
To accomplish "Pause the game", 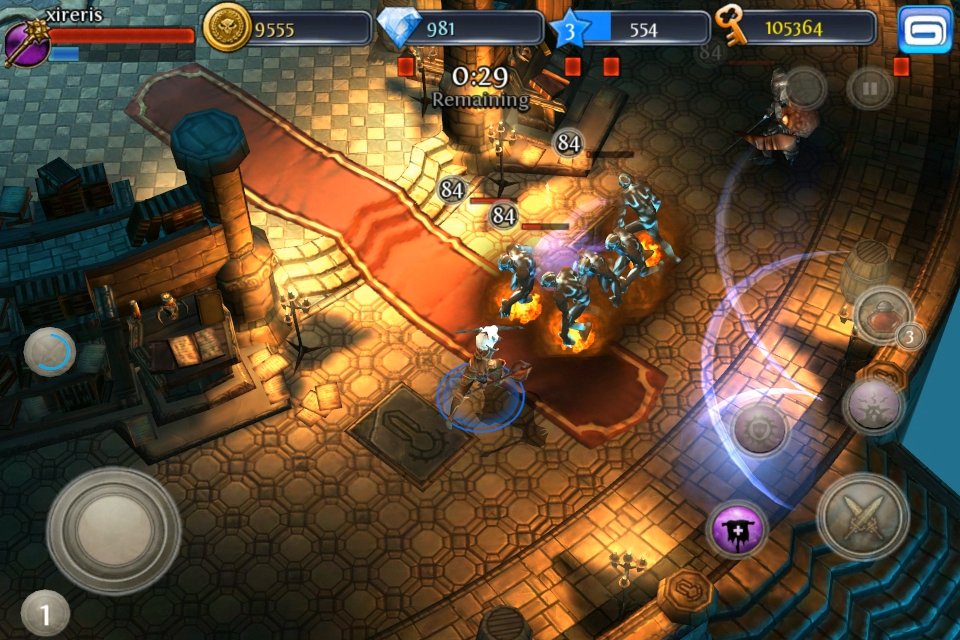I will click(x=870, y=89).
